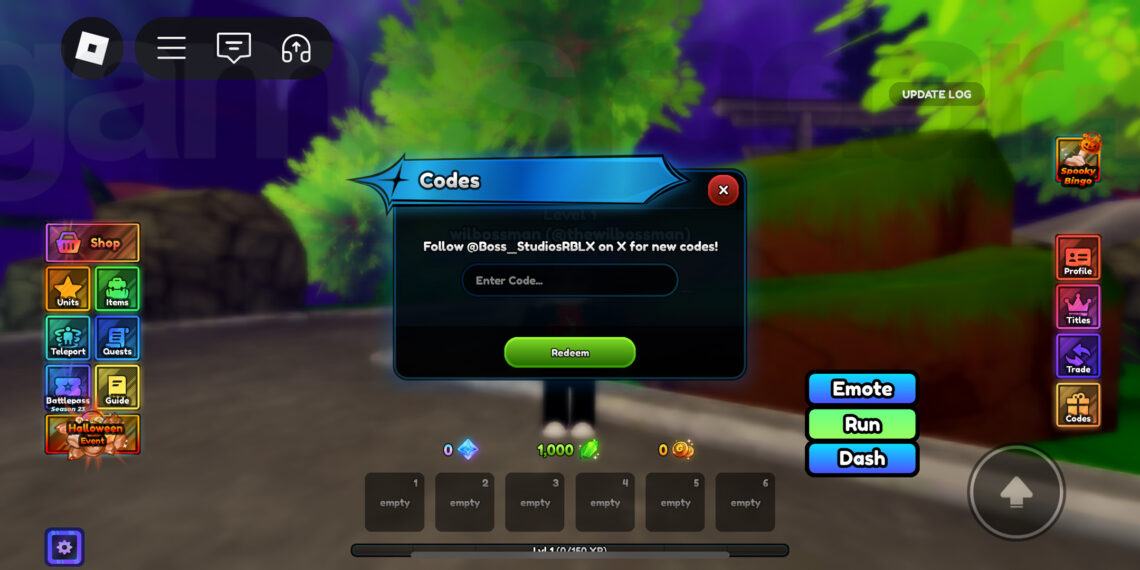1140x570 pixels.
Task: Open the gear settings button
Action: 64,547
